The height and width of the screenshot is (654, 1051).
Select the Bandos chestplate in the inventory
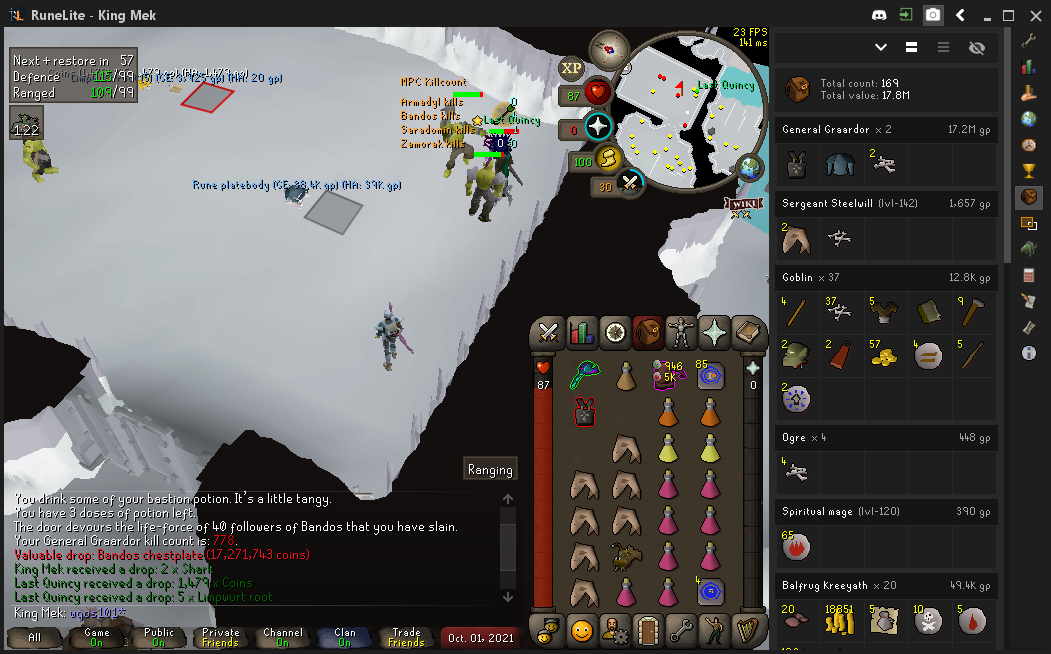coord(585,412)
